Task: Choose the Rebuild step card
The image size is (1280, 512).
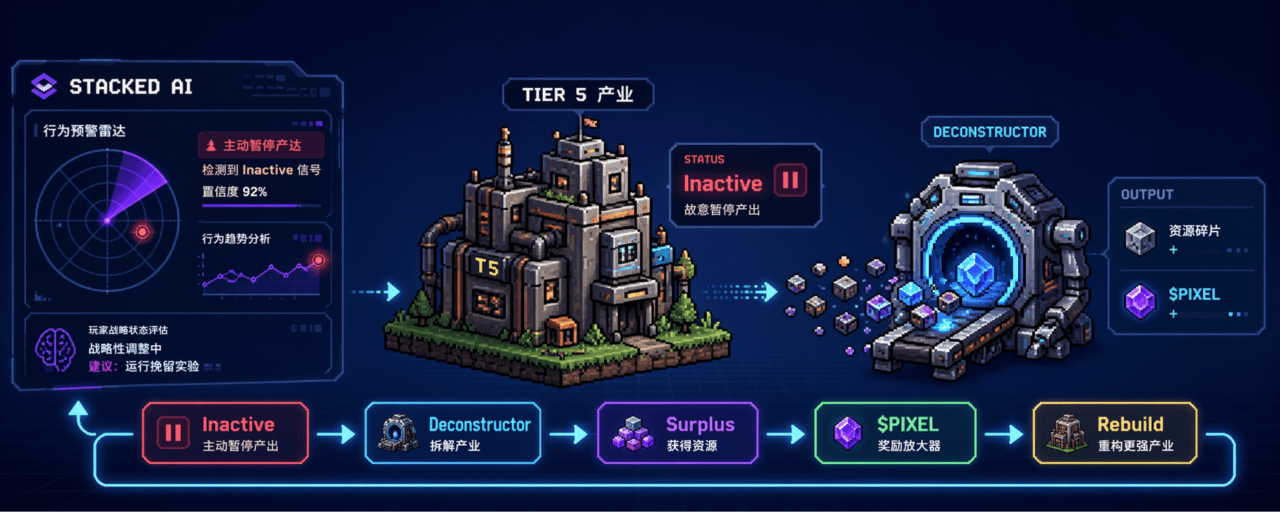Action: click(x=1115, y=433)
